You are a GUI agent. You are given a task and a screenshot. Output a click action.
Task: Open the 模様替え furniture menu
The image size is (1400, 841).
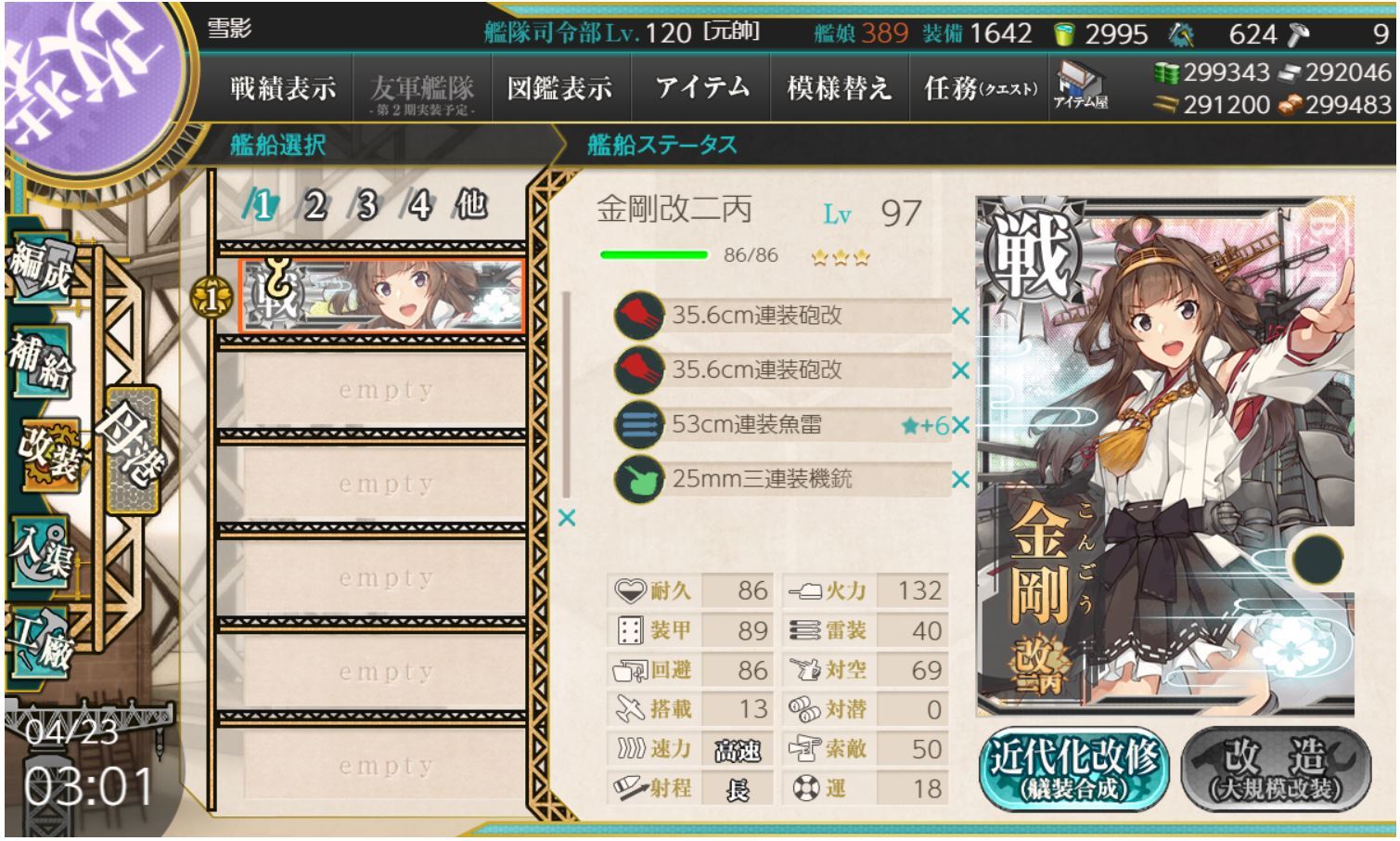(839, 89)
